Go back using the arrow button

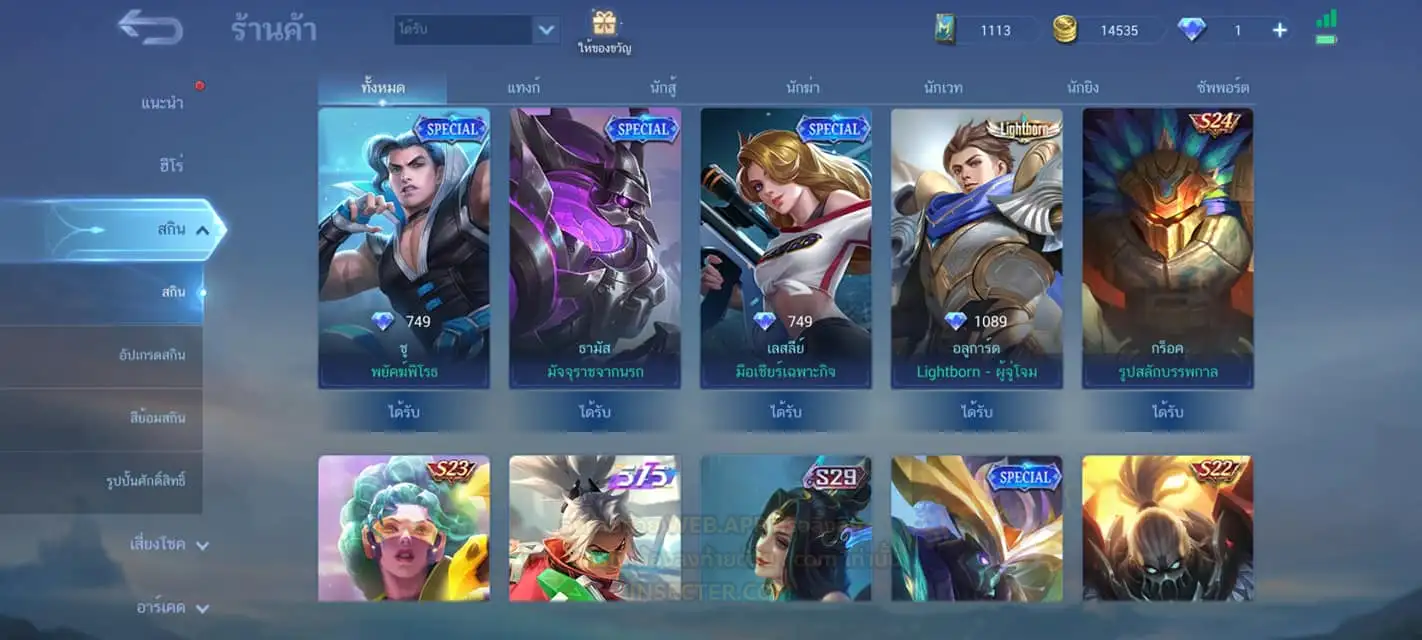[150, 27]
